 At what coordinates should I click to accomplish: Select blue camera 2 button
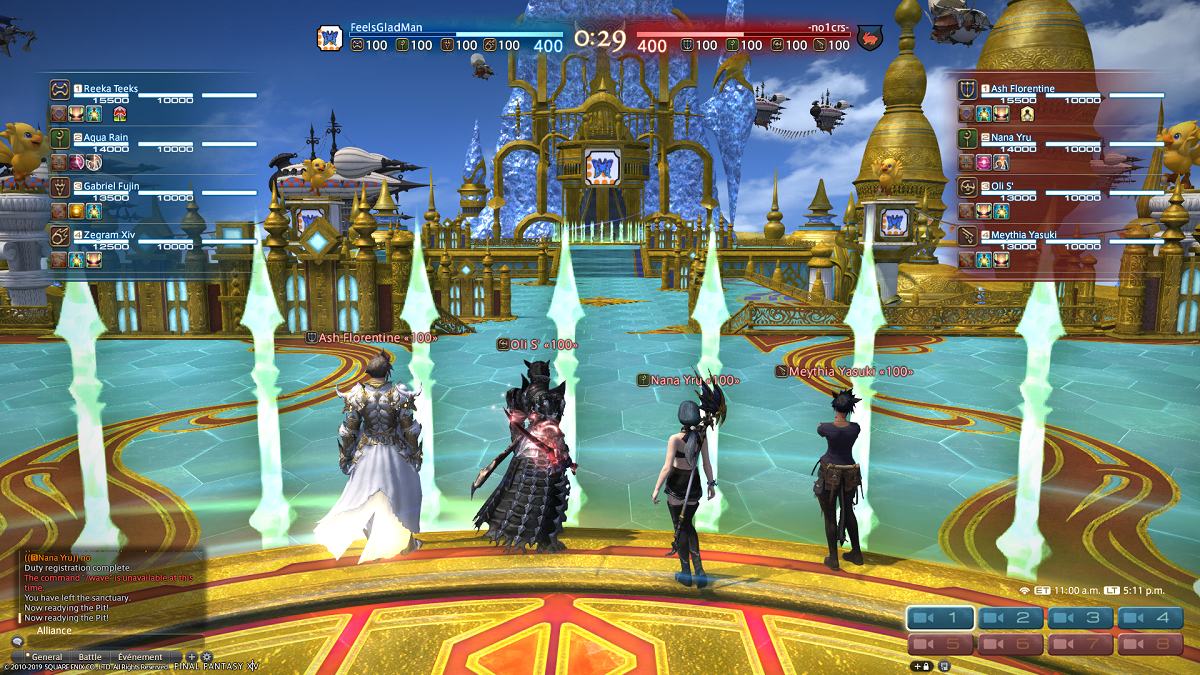(1010, 618)
